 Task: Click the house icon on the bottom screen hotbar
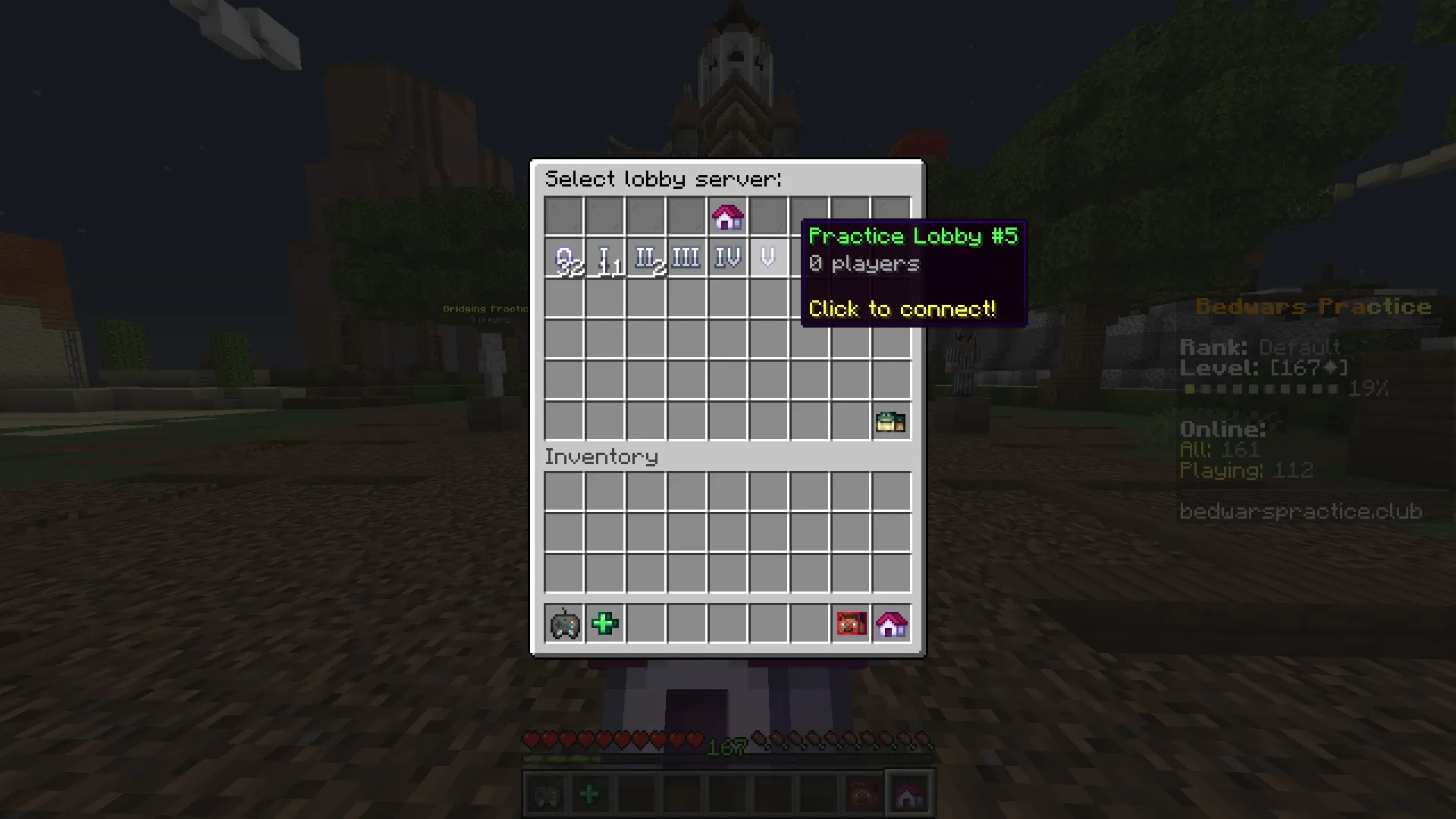pos(908,793)
